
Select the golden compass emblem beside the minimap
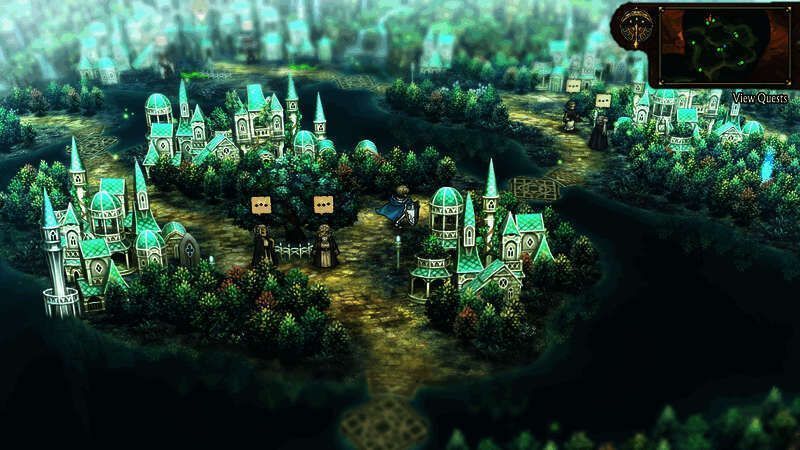[x=634, y=28]
